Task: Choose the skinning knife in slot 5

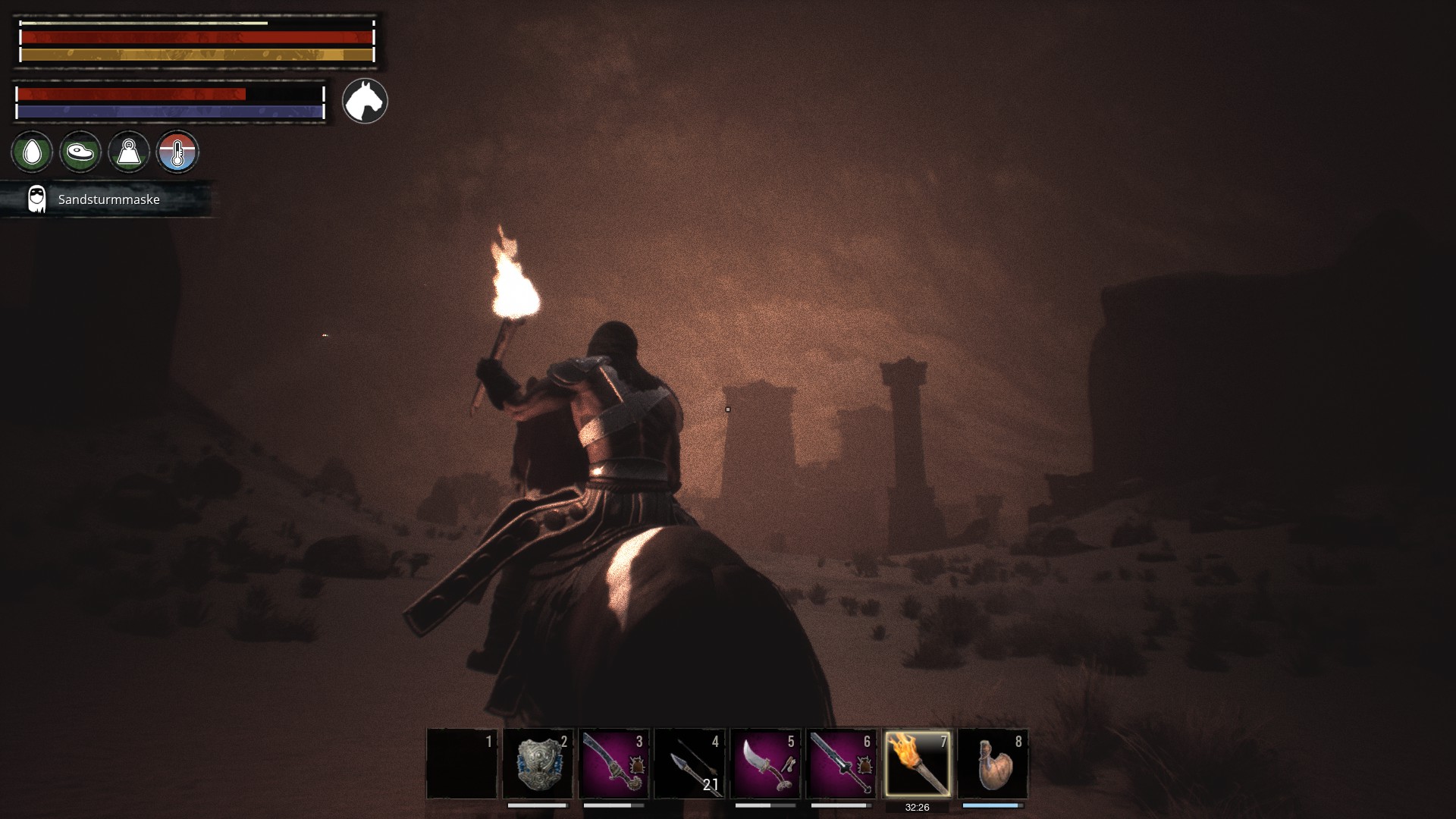Action: 765,764
